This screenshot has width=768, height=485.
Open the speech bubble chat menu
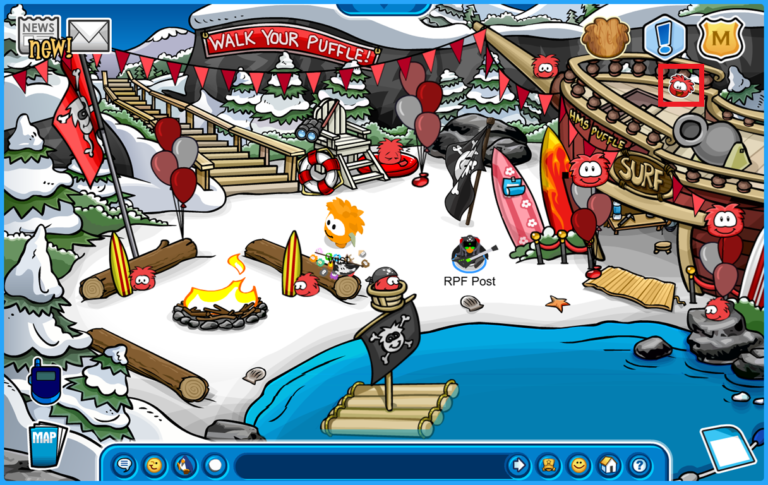pyautogui.click(x=125, y=465)
